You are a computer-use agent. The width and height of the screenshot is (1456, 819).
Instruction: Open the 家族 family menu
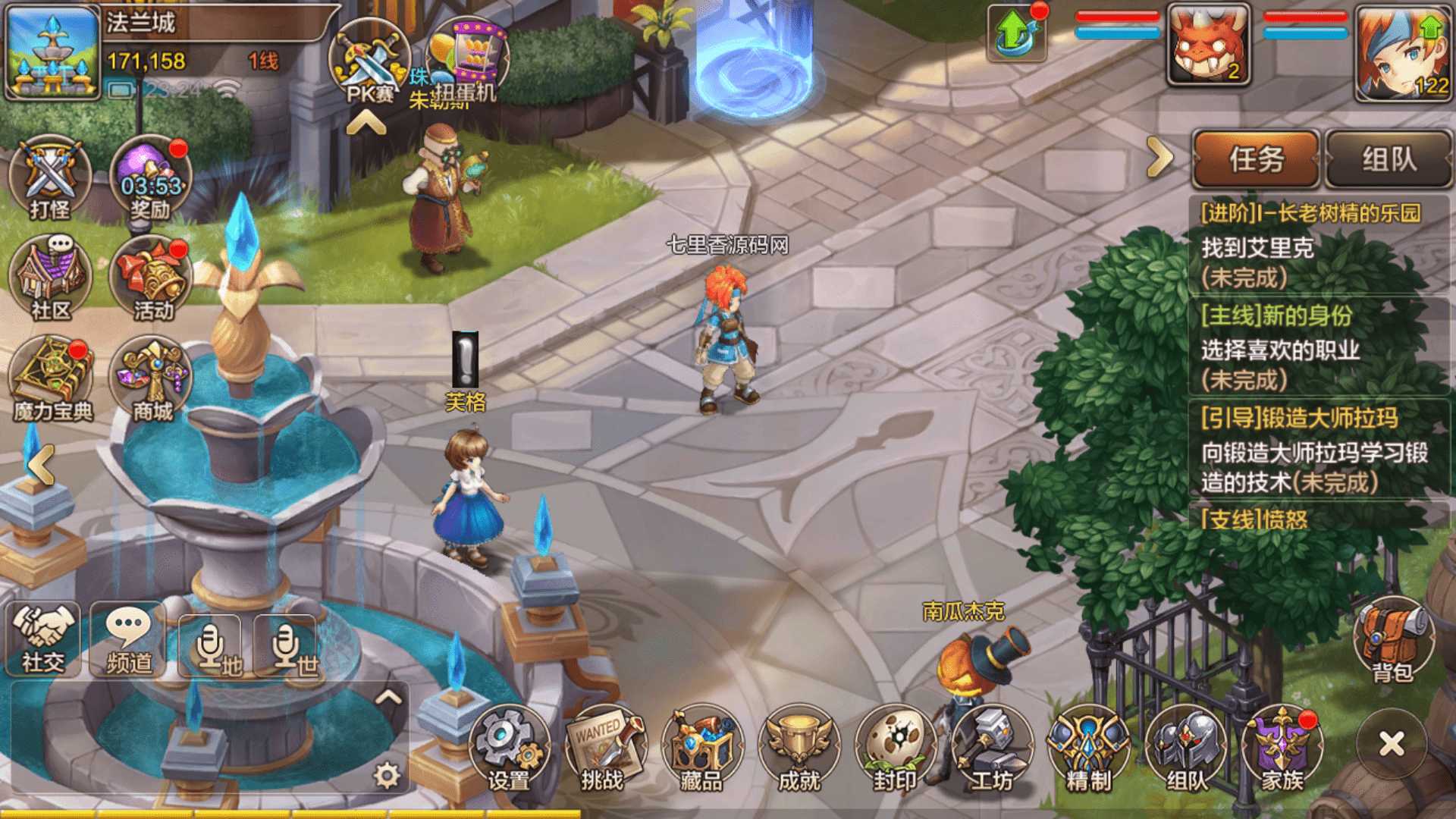[x=1282, y=748]
